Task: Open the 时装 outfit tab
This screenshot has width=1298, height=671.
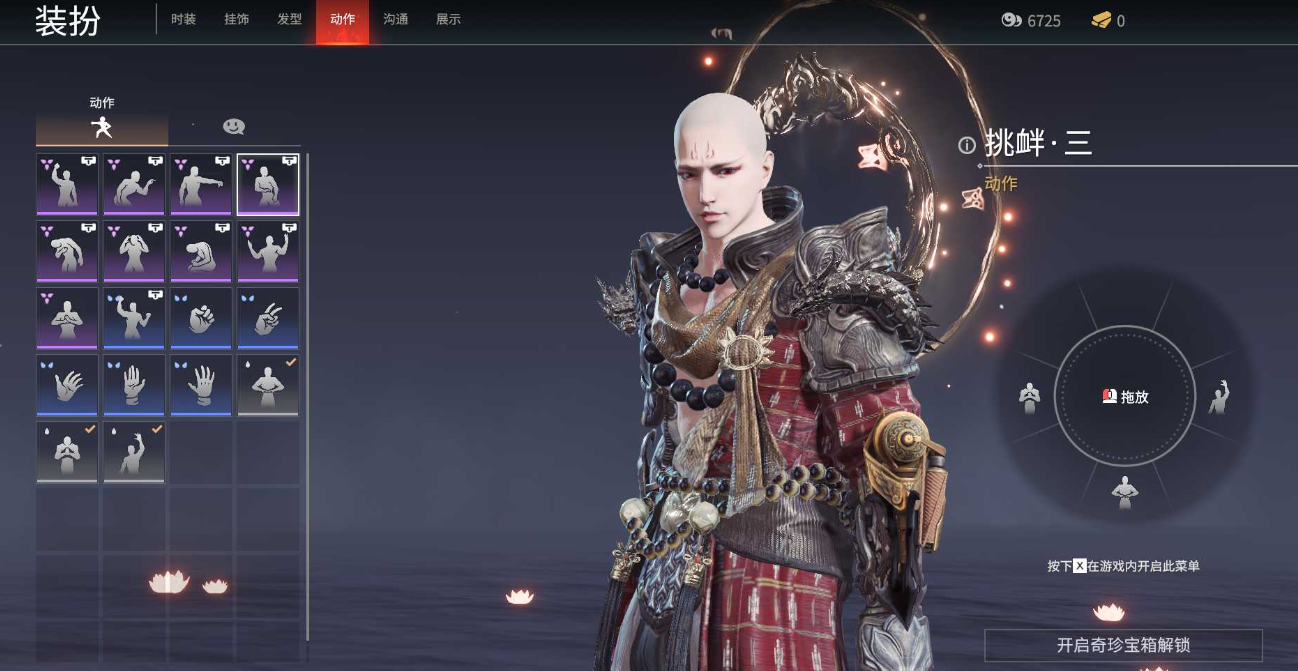Action: click(x=183, y=20)
